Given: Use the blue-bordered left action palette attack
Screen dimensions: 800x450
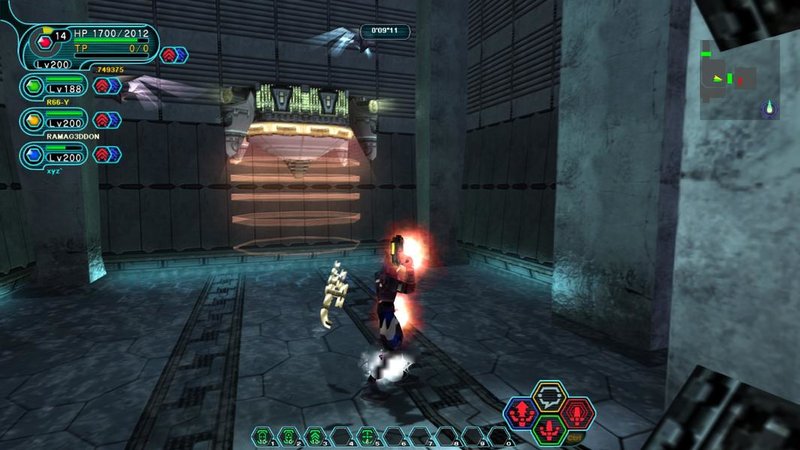Looking at the screenshot, I should 521,411.
